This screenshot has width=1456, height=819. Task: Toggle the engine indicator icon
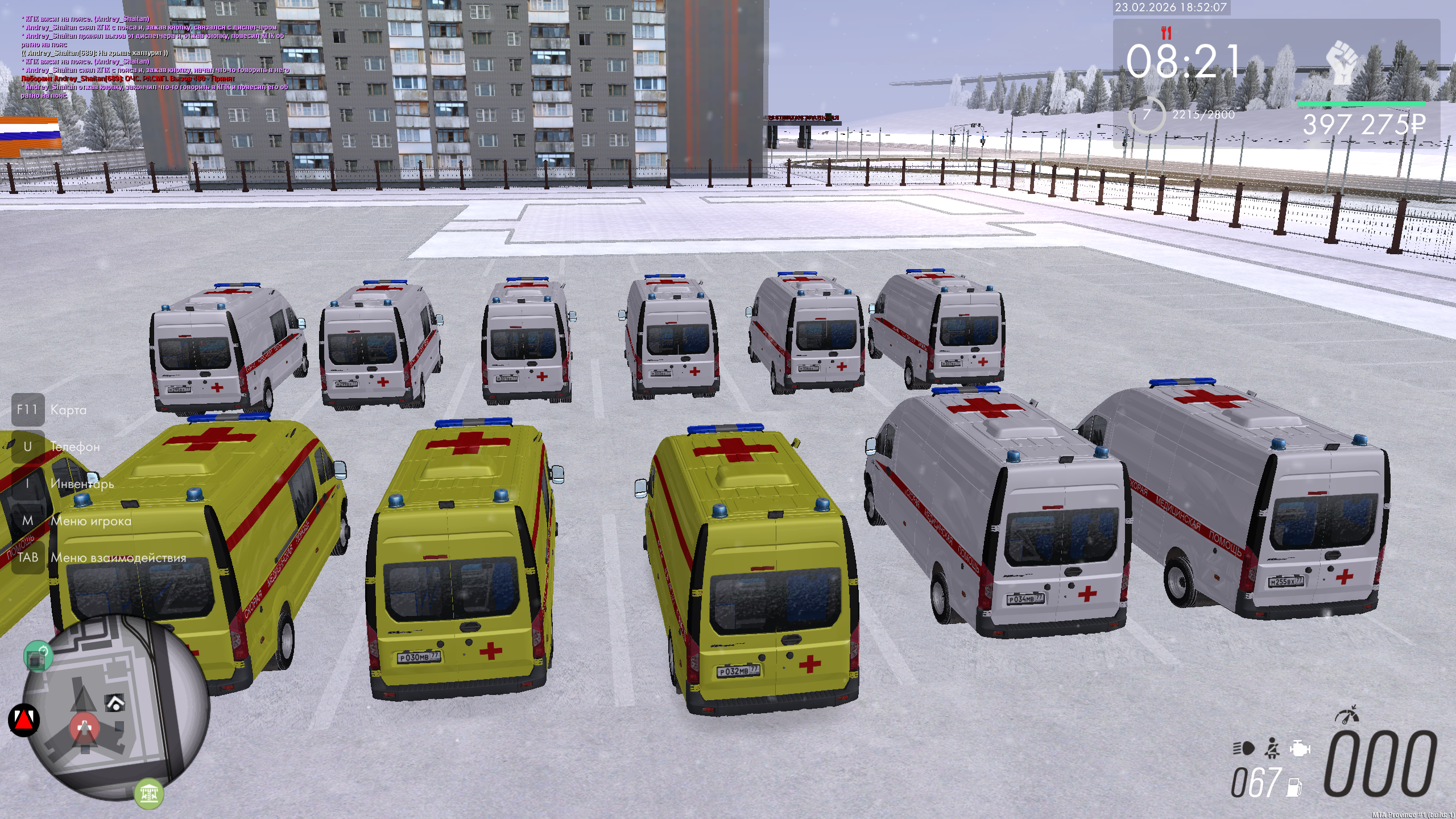1300,748
